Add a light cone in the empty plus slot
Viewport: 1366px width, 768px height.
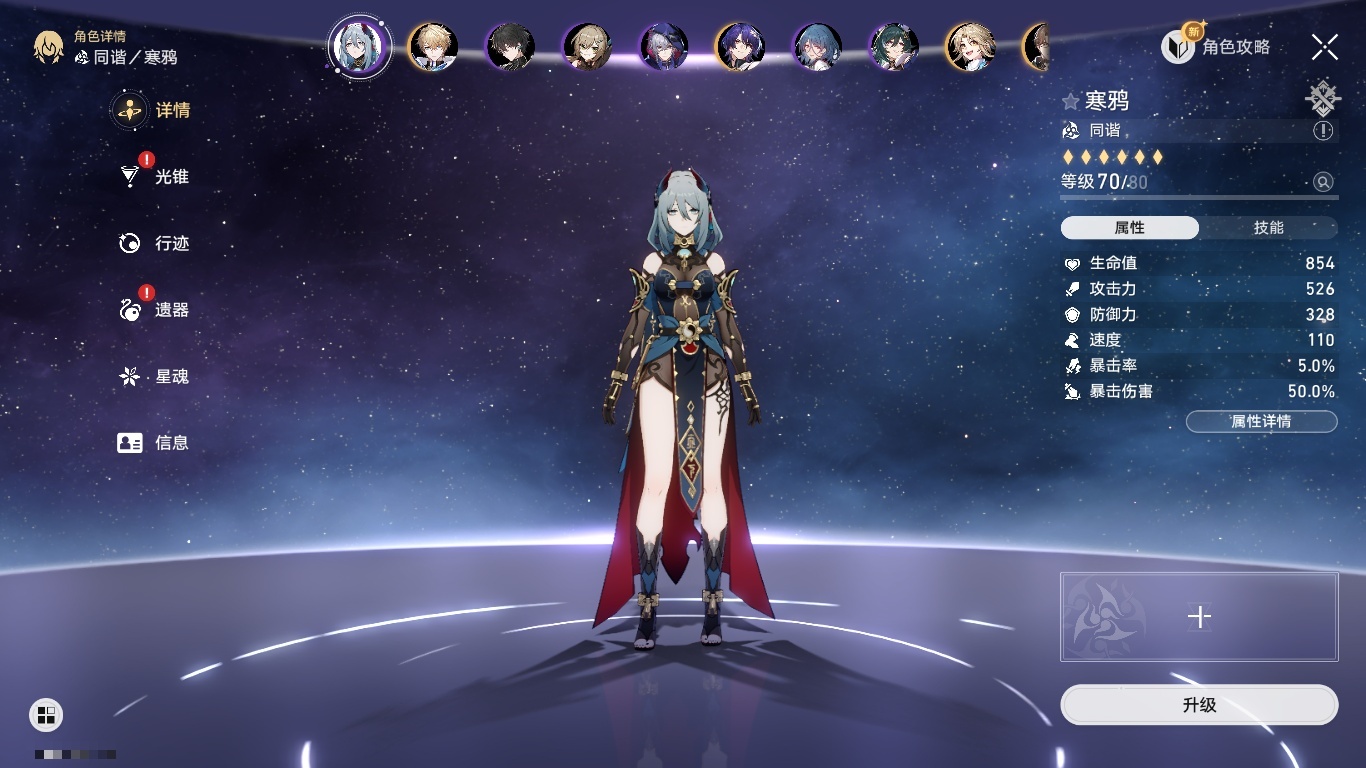(x=1199, y=617)
